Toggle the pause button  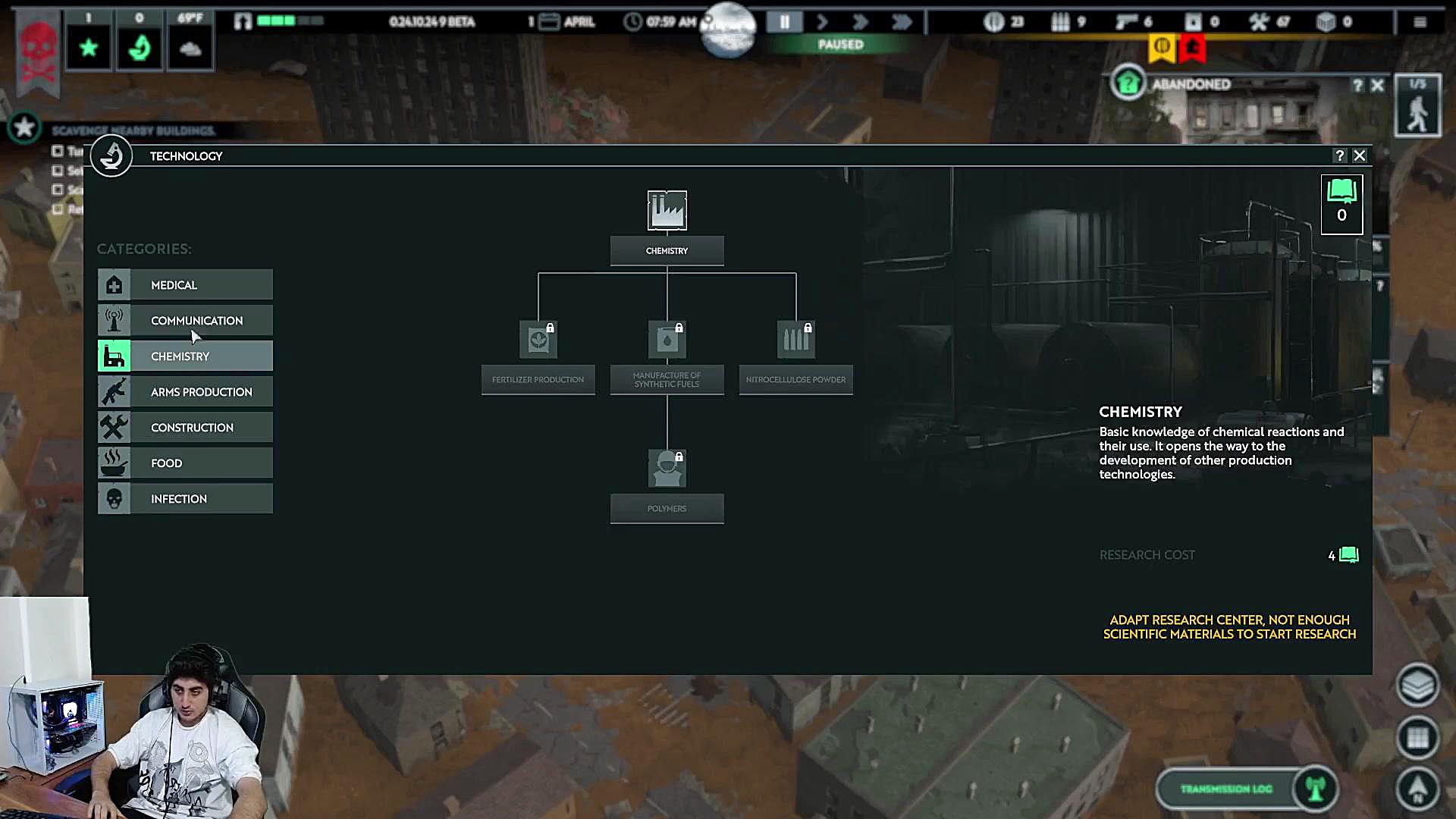click(784, 22)
